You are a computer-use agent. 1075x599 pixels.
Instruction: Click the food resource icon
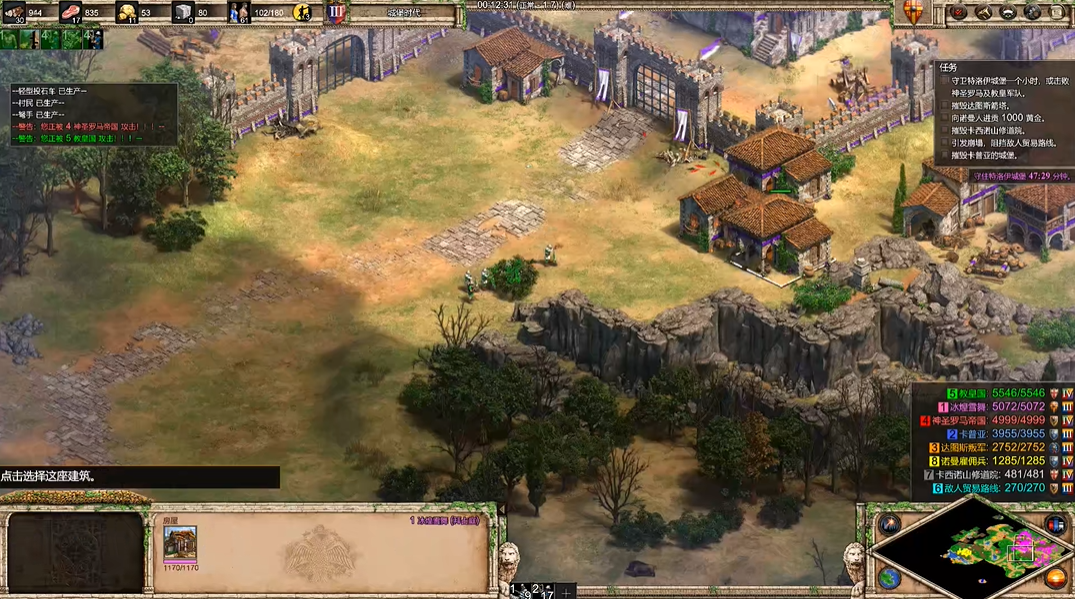(72, 13)
